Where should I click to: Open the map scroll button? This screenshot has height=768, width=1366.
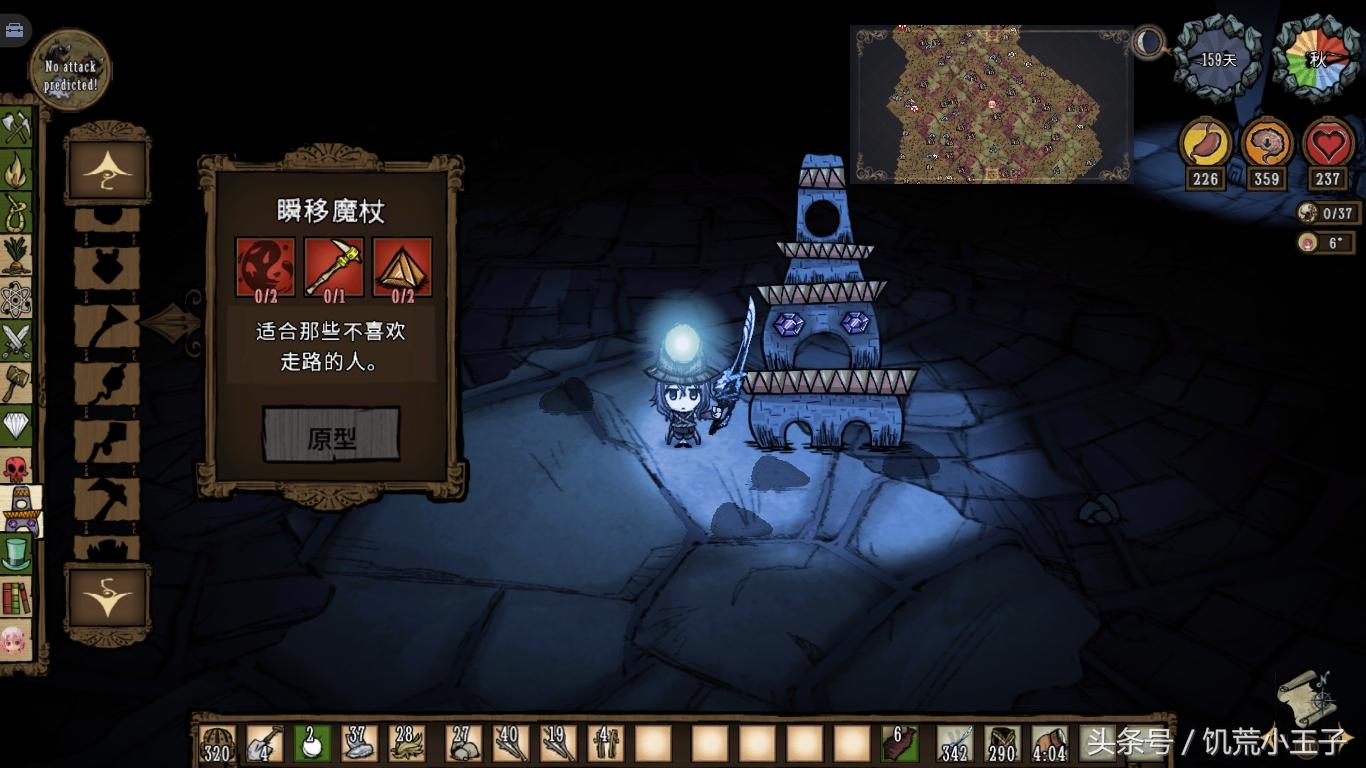pos(1307,697)
